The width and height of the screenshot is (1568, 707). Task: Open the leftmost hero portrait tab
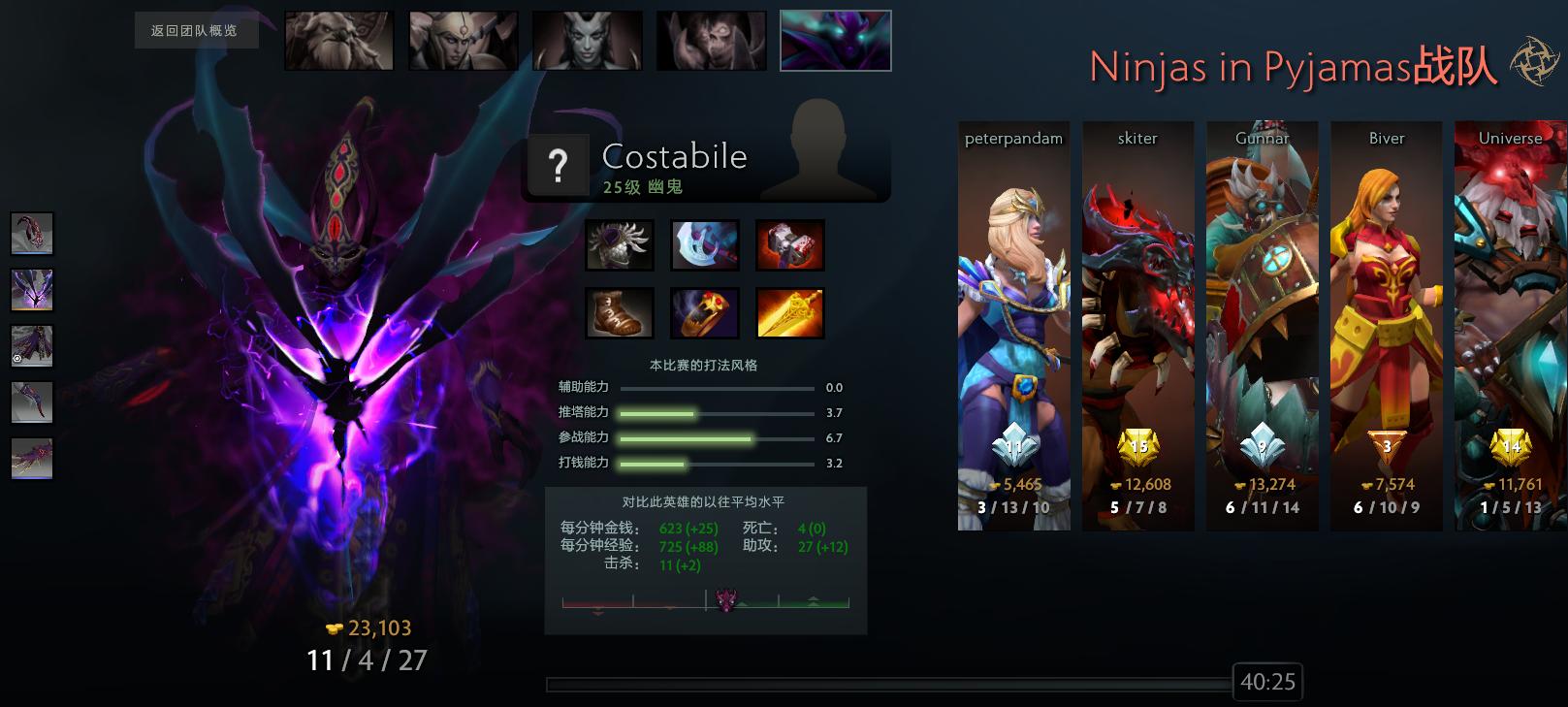(x=337, y=40)
